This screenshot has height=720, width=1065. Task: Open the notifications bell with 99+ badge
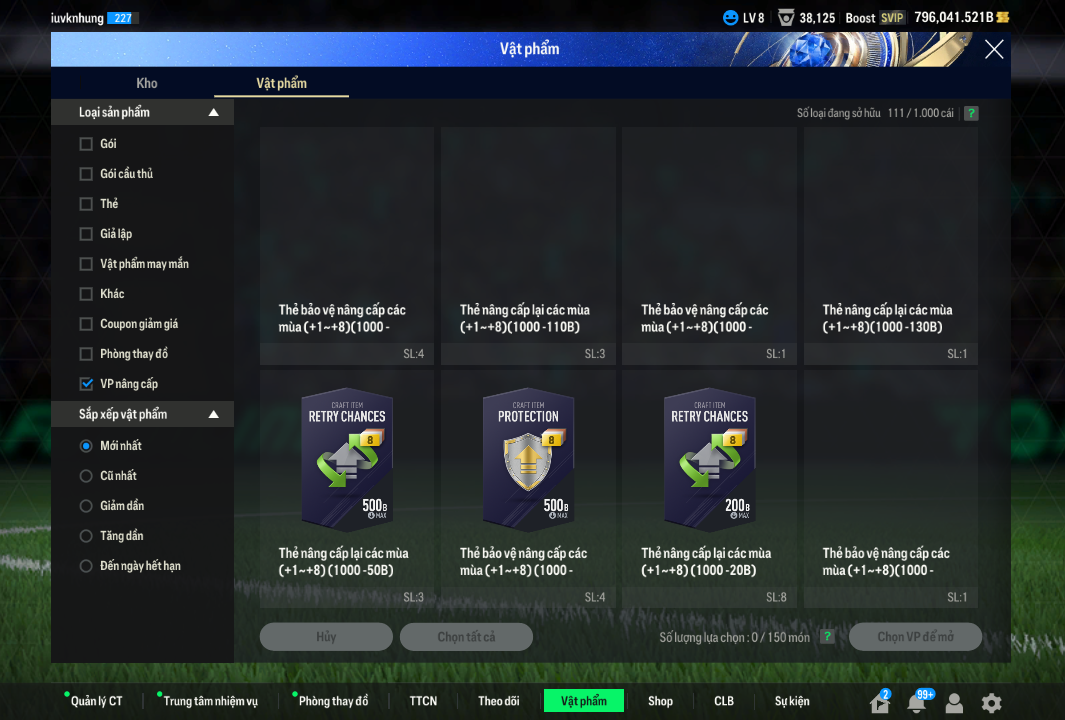point(916,703)
